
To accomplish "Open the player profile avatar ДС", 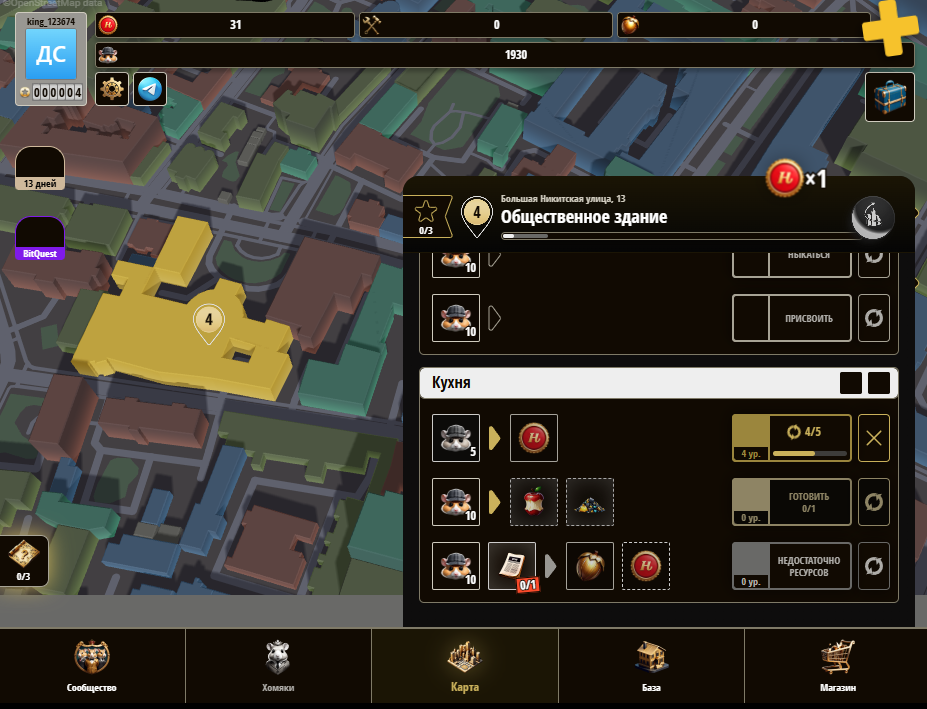I will [x=51, y=55].
